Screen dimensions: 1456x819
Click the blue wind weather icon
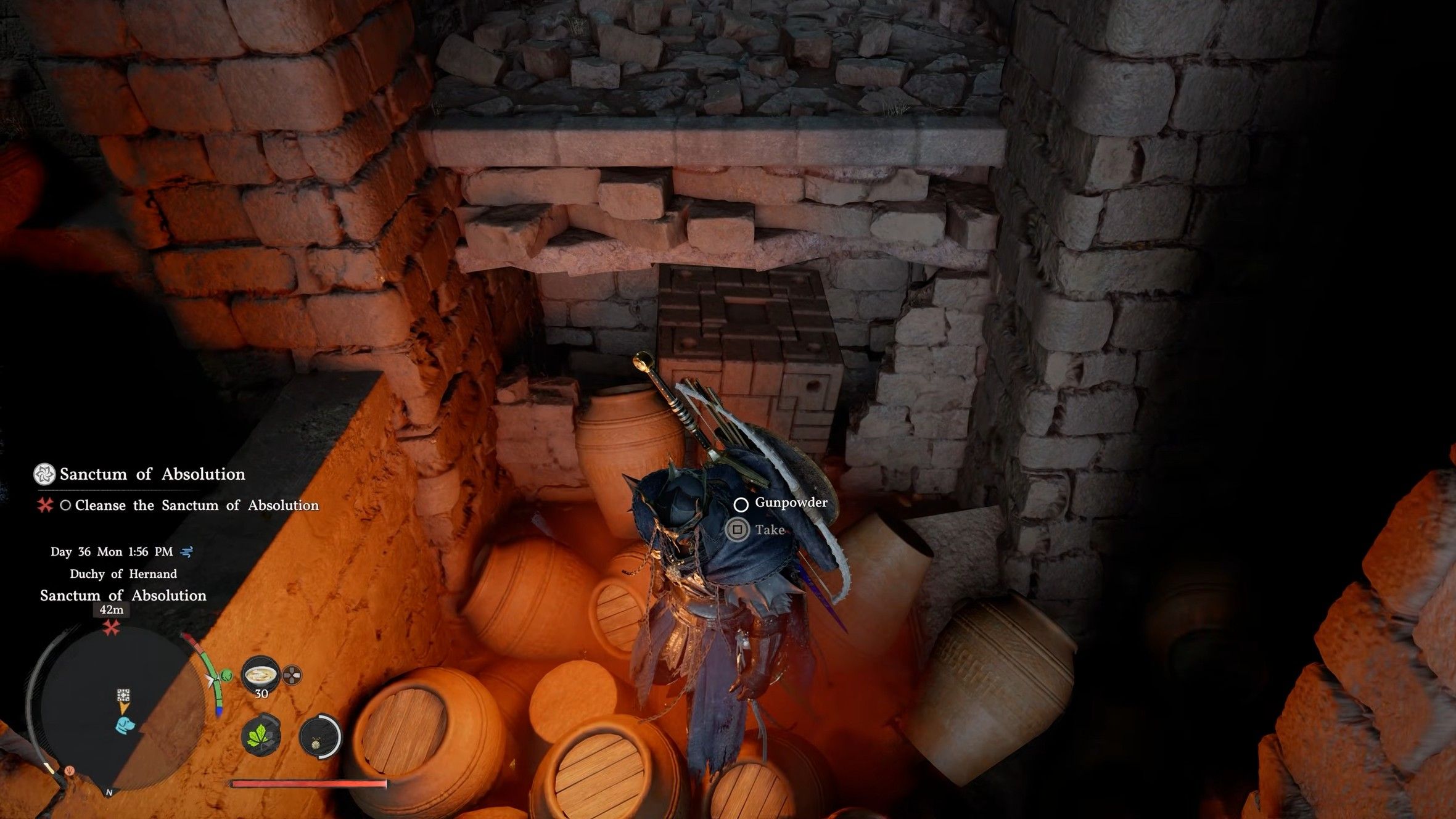point(186,552)
